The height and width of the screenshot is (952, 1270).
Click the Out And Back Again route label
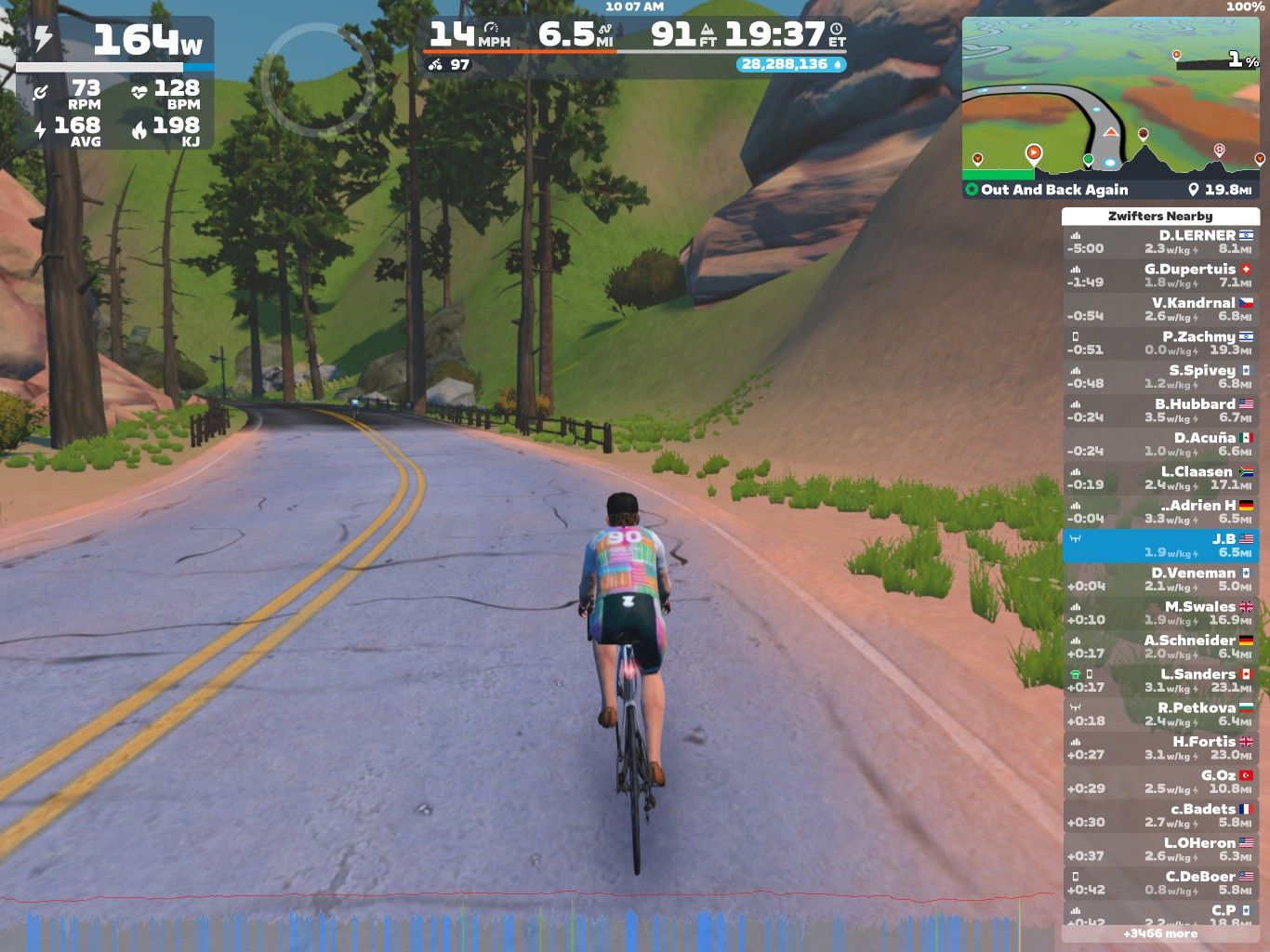pyautogui.click(x=1053, y=190)
